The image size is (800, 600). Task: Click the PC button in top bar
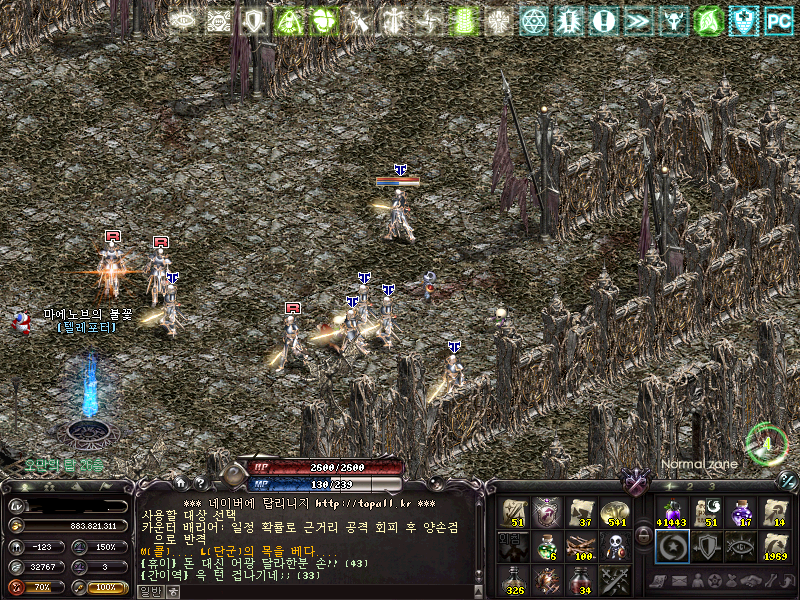pos(776,20)
